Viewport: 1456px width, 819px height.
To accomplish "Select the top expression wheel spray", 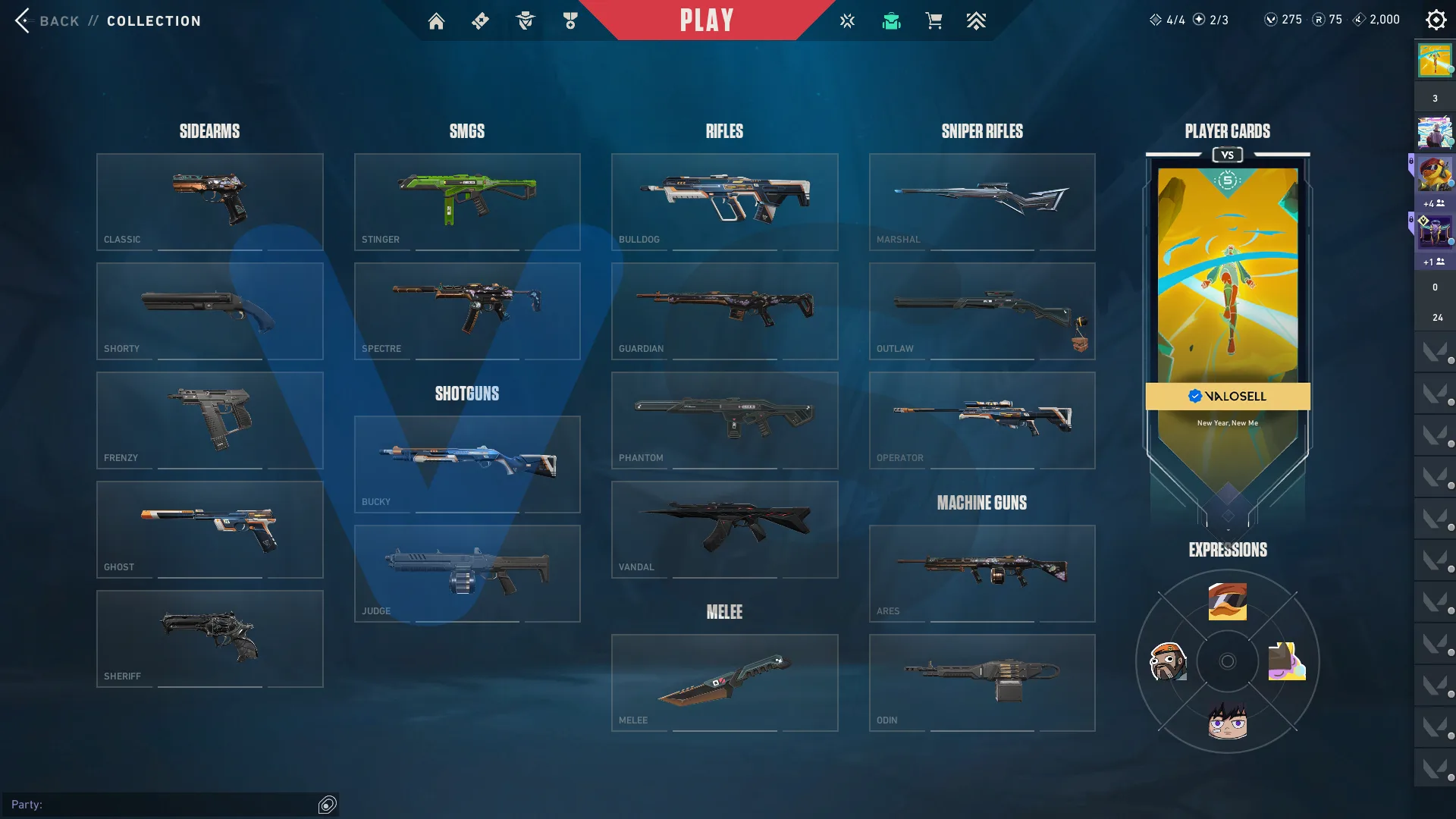I will [1227, 601].
